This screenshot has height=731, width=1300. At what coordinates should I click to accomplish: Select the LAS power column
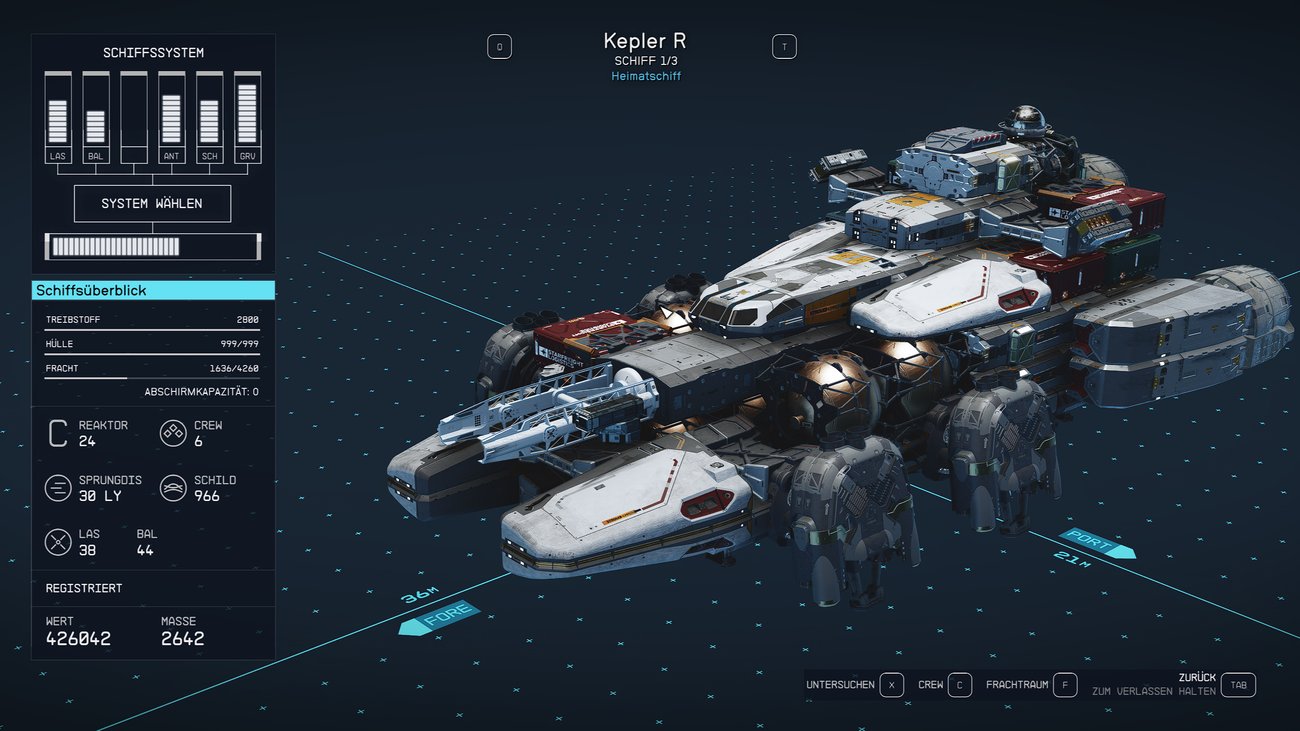coord(58,117)
